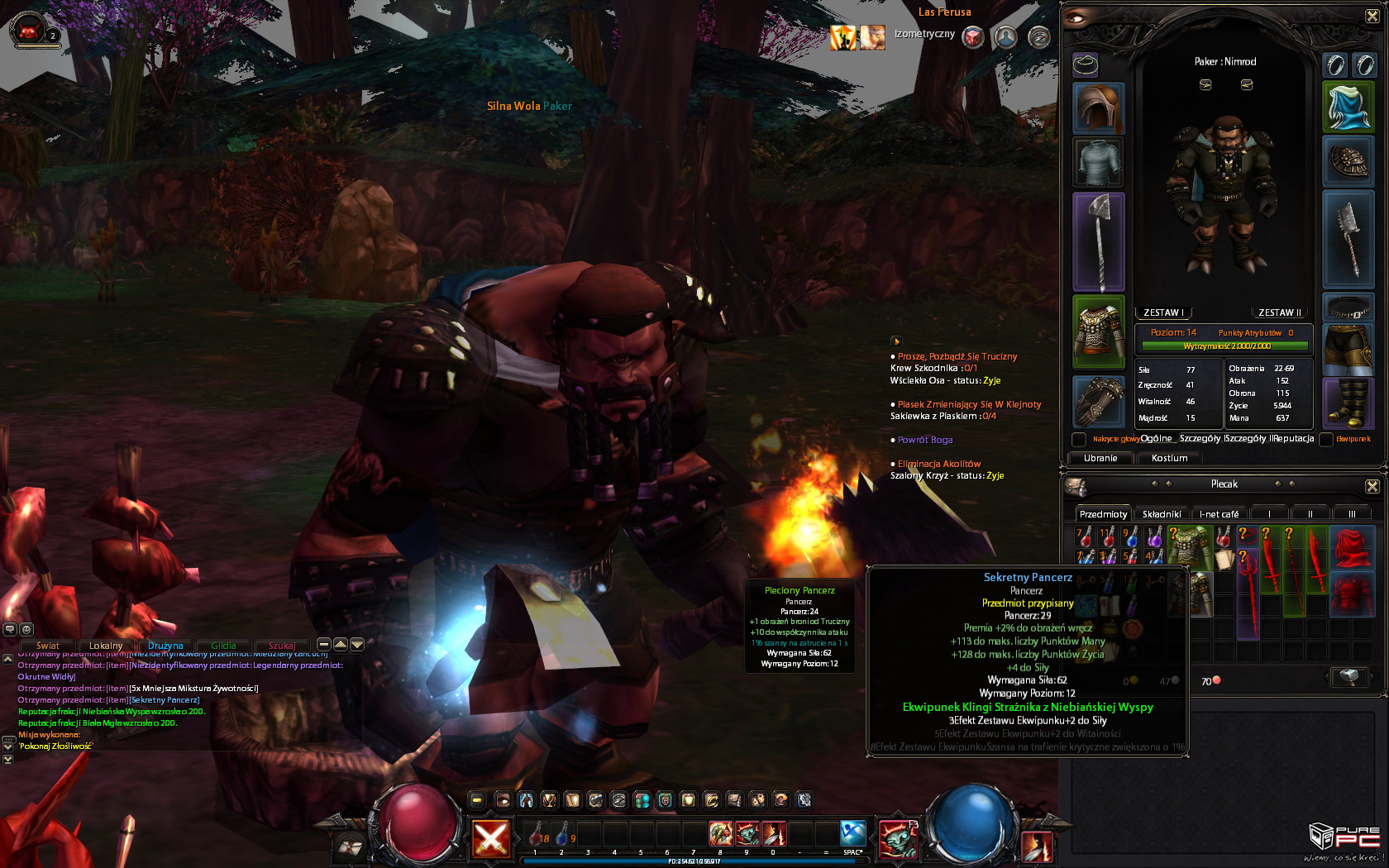The width and height of the screenshot is (1389, 868).
Task: Use the red health potion hotbar slot
Action: click(536, 835)
